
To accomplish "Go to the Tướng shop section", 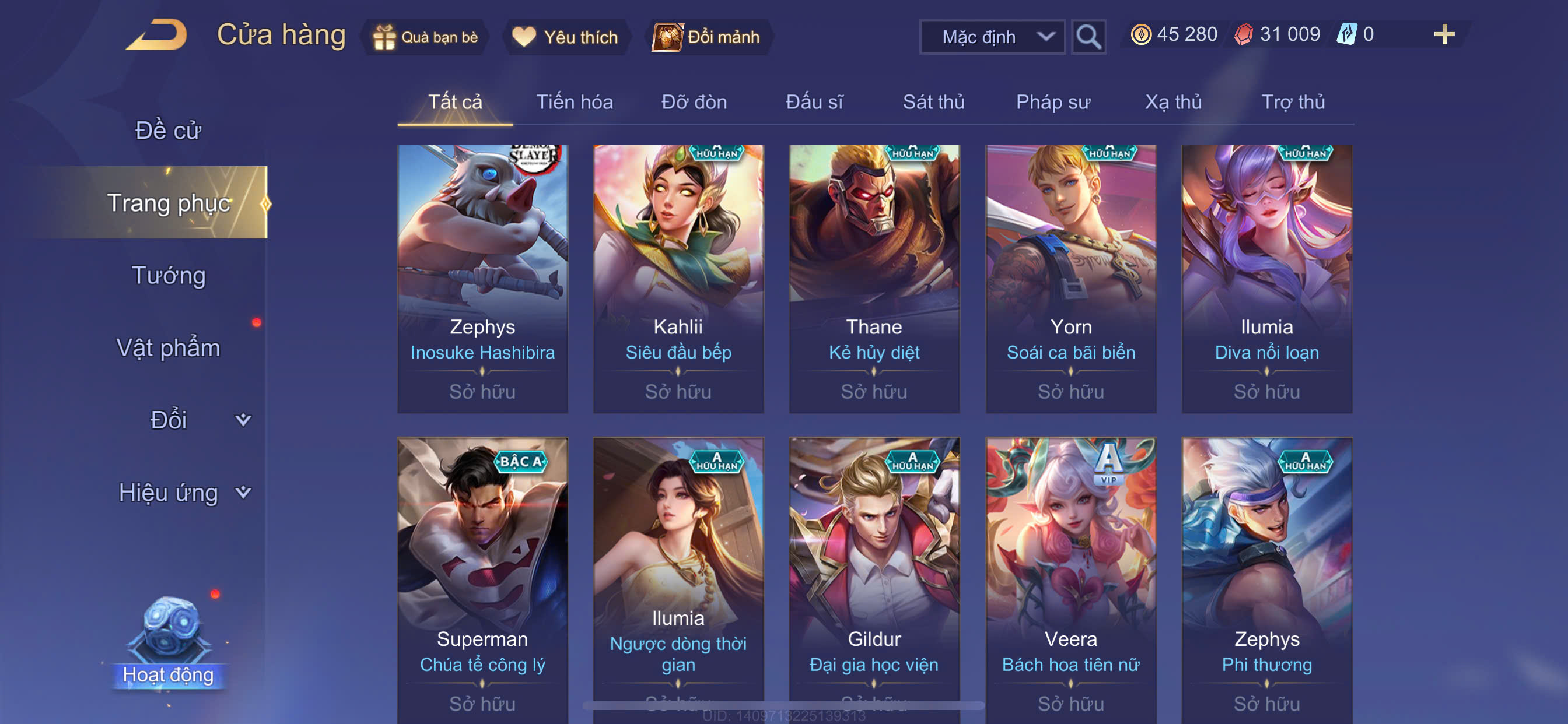I will (168, 276).
